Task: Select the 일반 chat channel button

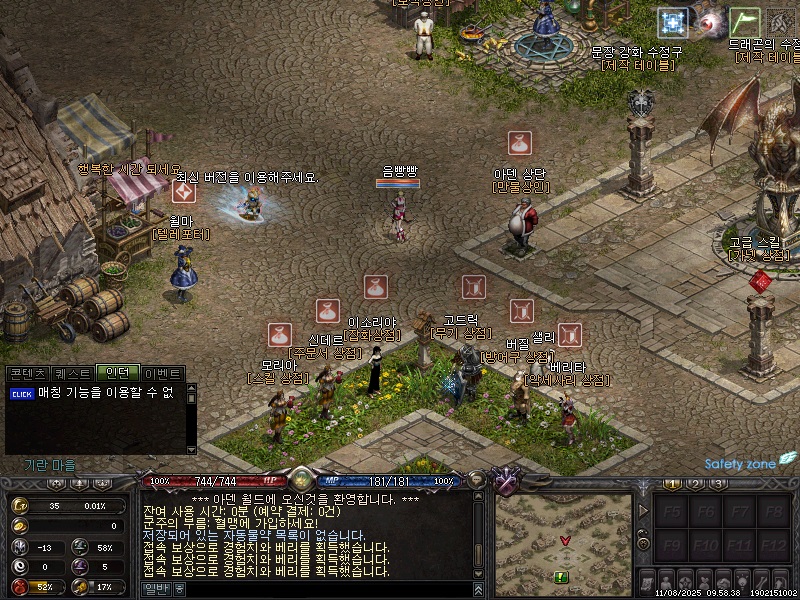Action: point(155,588)
